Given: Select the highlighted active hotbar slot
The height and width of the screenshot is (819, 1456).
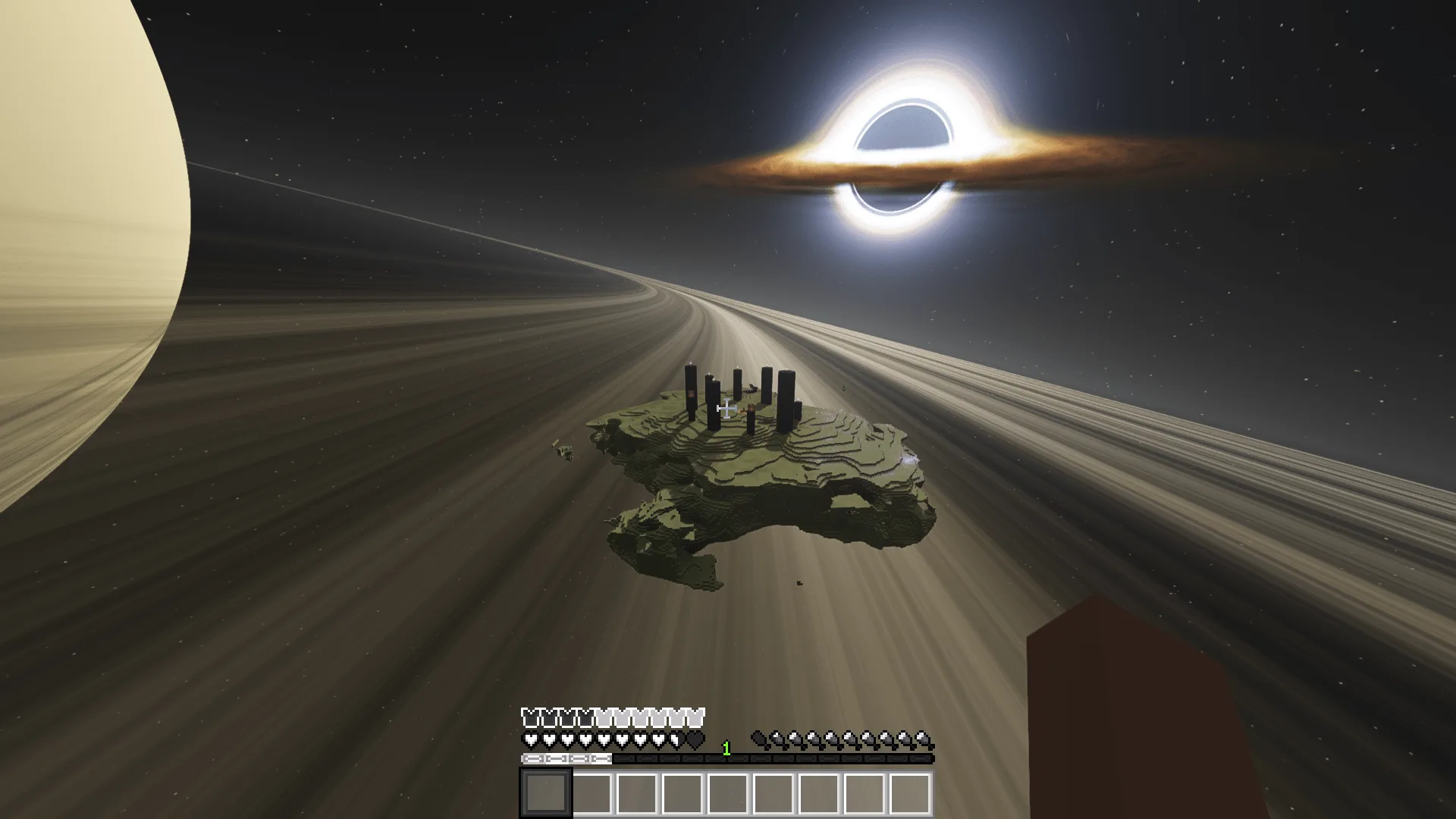Looking at the screenshot, I should pyautogui.click(x=545, y=792).
